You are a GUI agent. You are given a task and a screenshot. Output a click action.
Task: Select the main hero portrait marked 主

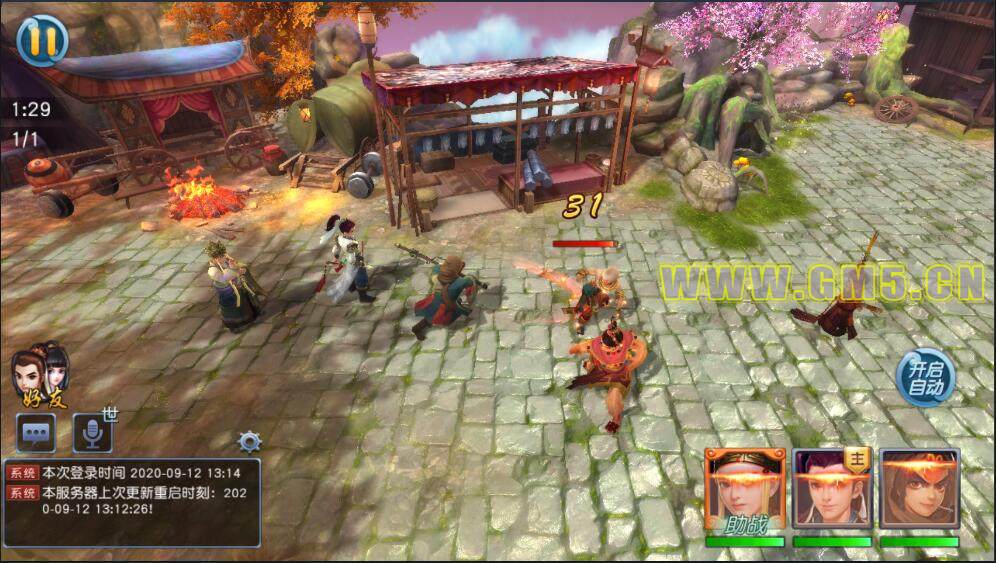pos(832,489)
